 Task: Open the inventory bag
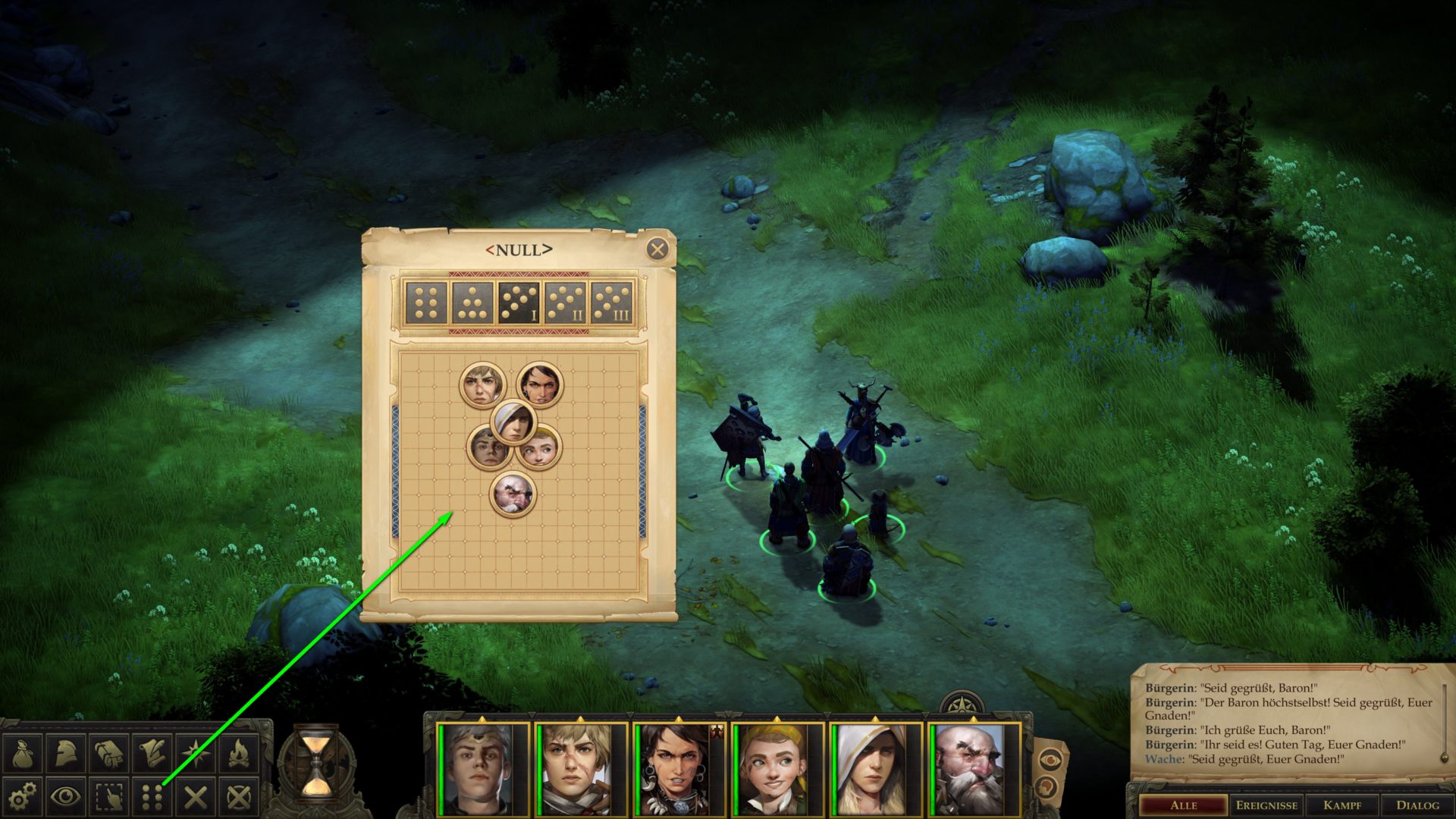click(x=22, y=753)
